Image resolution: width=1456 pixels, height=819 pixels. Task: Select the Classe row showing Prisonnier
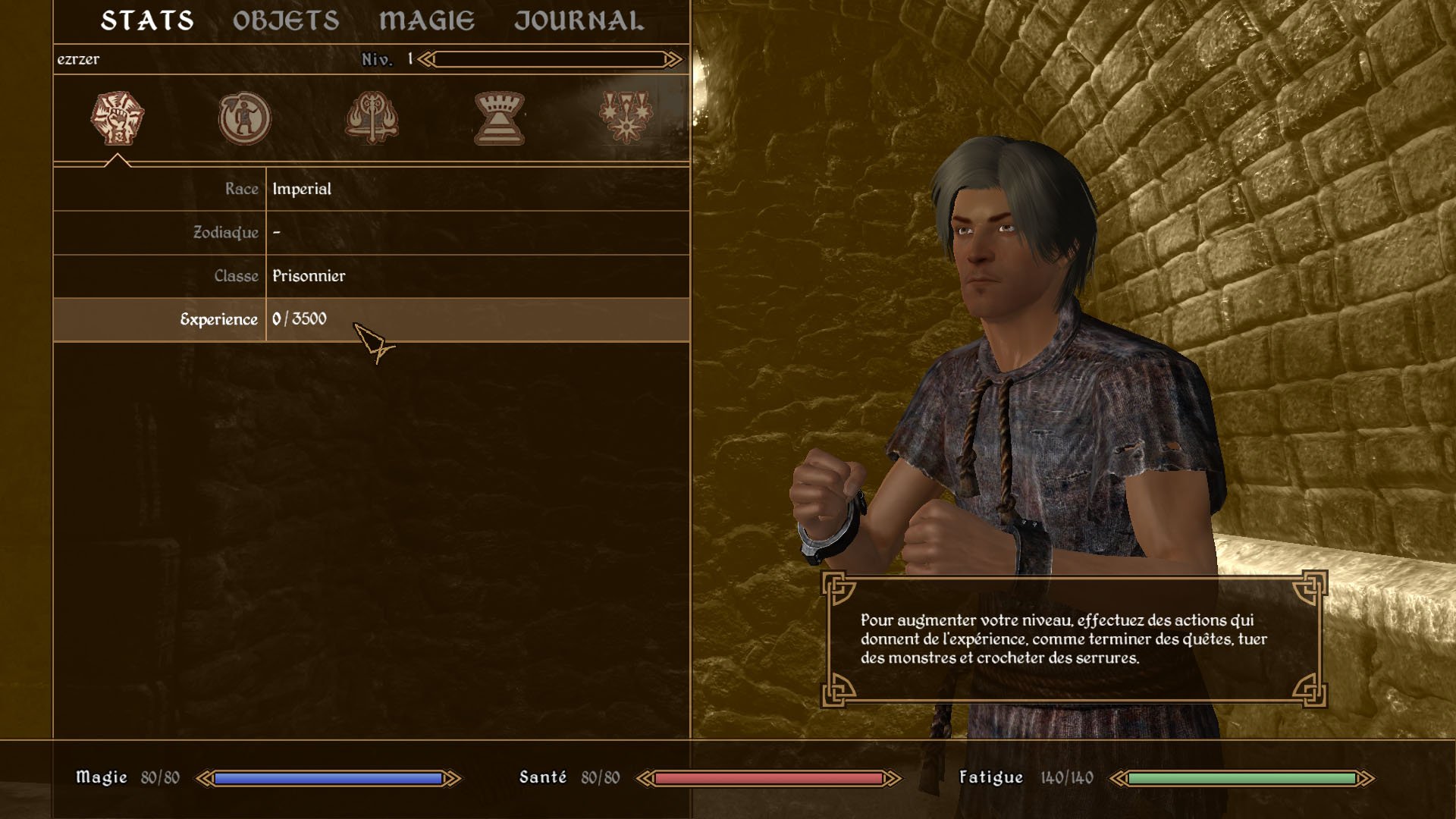tap(371, 276)
